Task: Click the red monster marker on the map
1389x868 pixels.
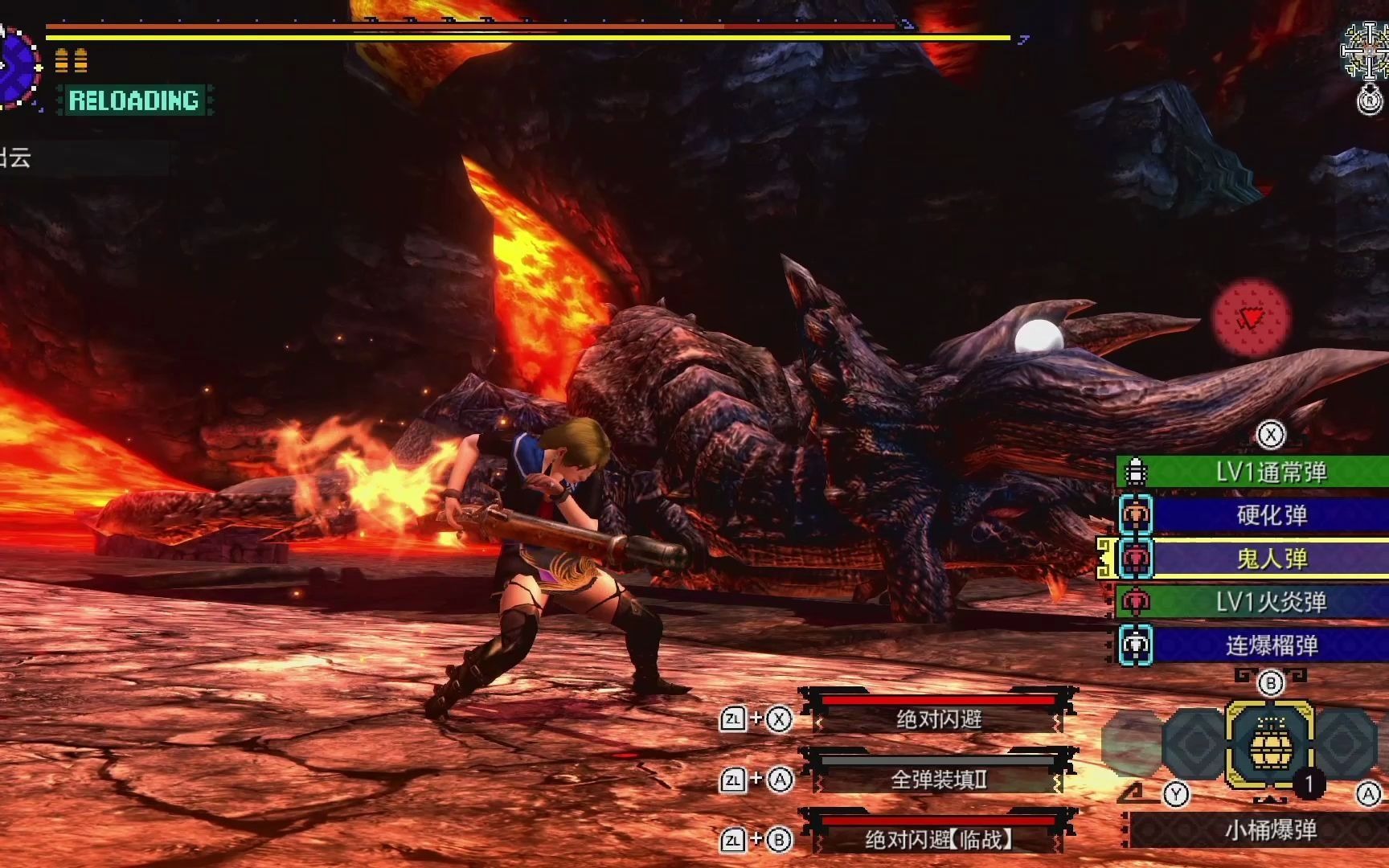Action: pyautogui.click(x=1250, y=319)
